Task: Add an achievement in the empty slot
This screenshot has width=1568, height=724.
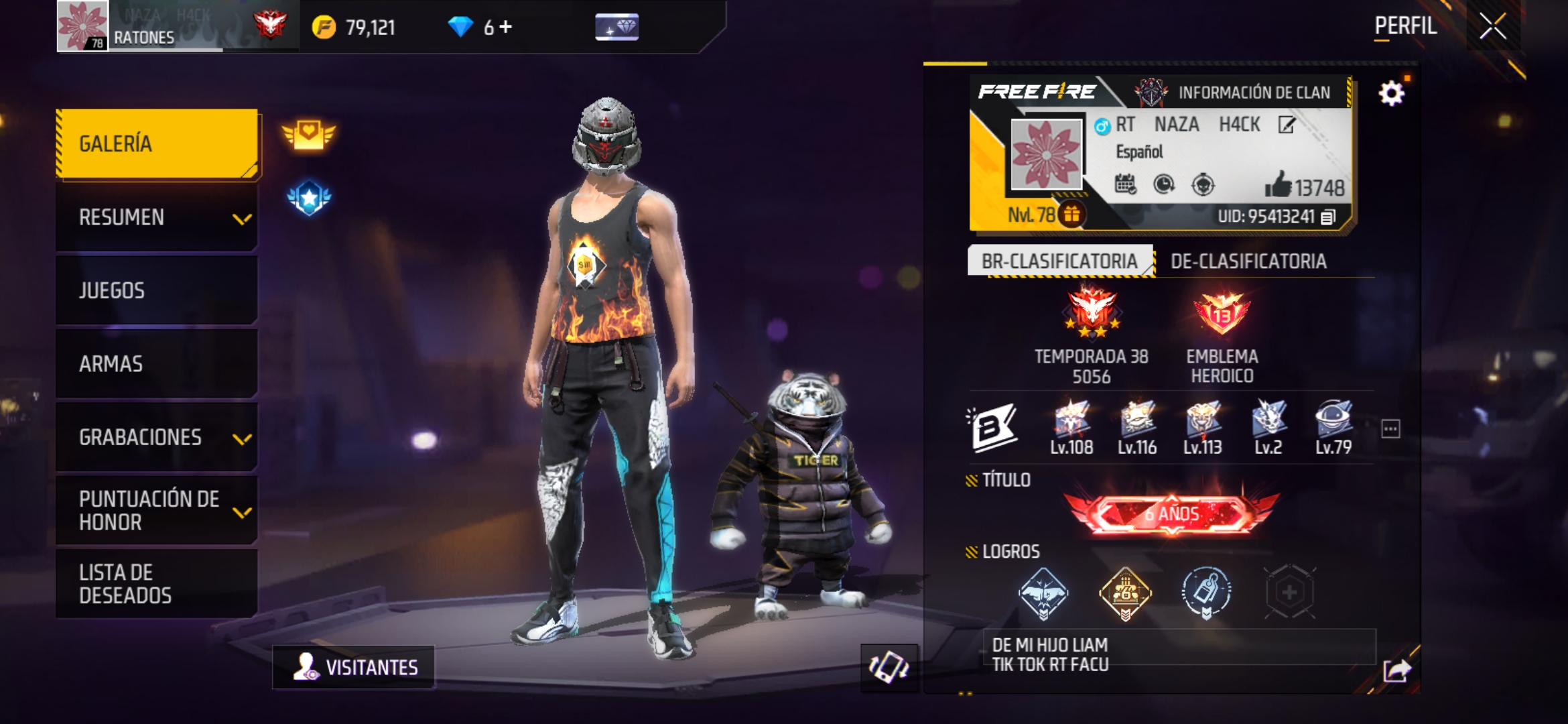Action: pos(1289,593)
